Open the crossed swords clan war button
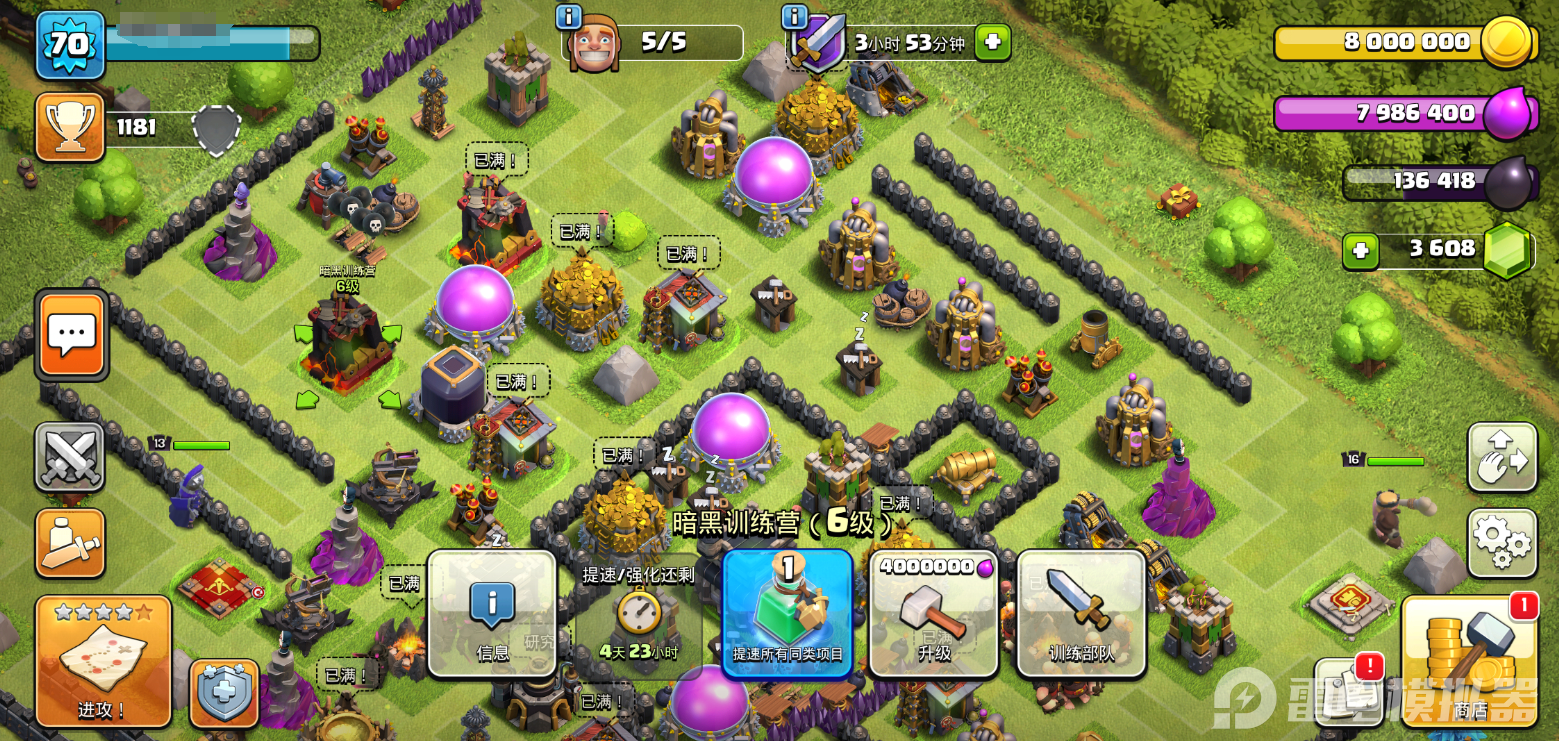Image resolution: width=1559 pixels, height=741 pixels. [70, 457]
